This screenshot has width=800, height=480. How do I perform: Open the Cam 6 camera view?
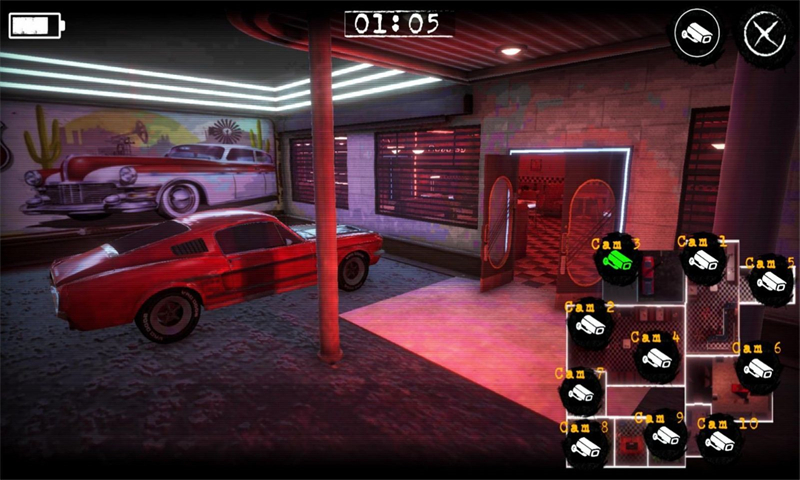click(756, 369)
